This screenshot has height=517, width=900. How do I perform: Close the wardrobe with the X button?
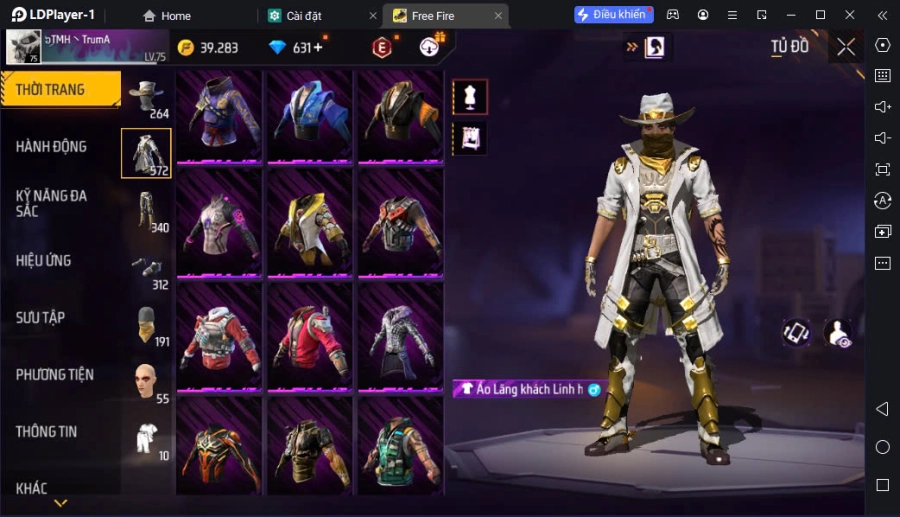(846, 47)
